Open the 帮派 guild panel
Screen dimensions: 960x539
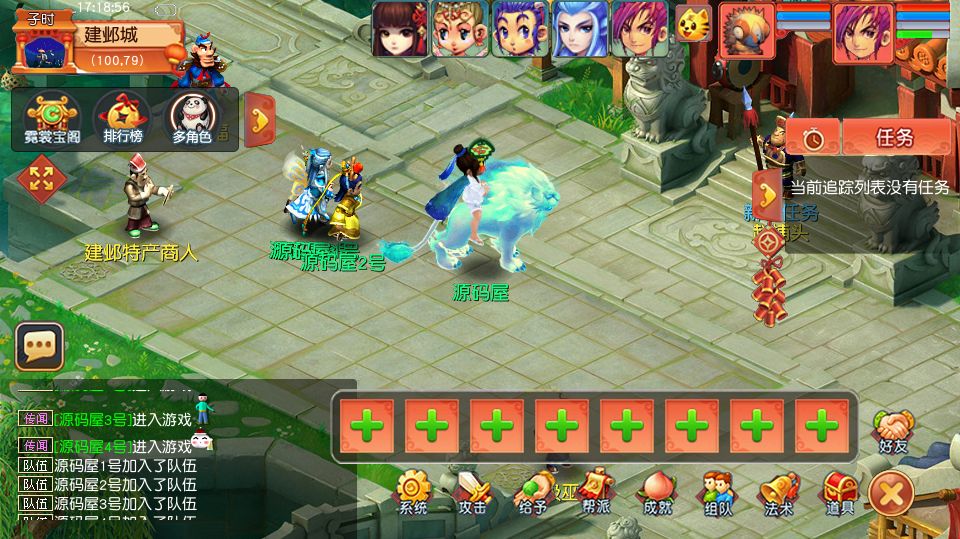point(596,493)
